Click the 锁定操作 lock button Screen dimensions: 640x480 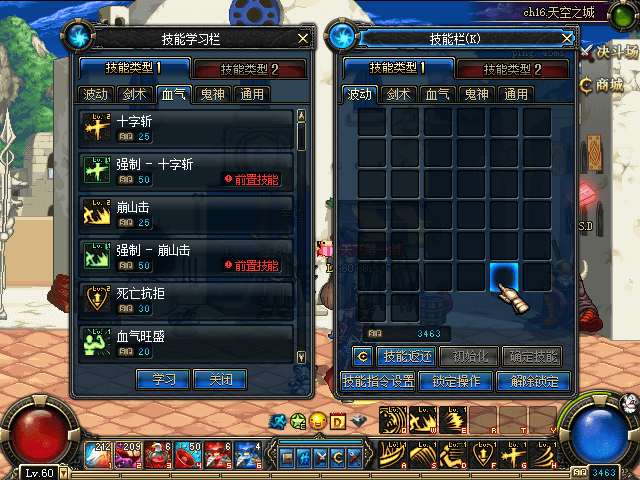(456, 381)
